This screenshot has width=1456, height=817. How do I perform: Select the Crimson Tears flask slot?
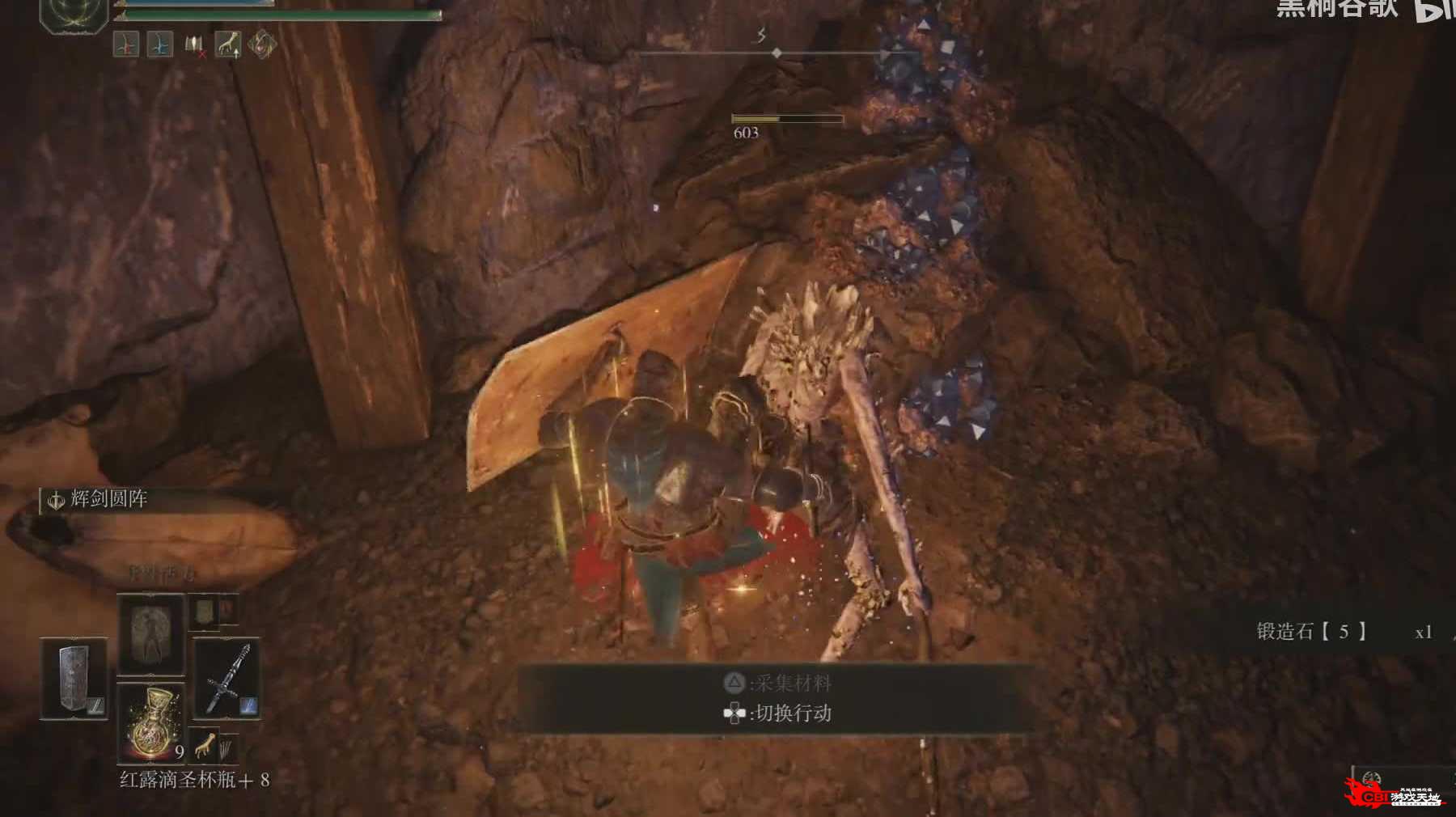151,722
